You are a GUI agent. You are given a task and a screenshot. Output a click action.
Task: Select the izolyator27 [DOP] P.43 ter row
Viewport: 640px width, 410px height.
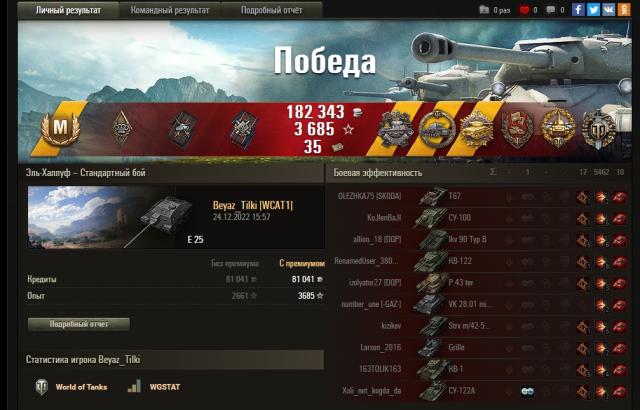480,283
